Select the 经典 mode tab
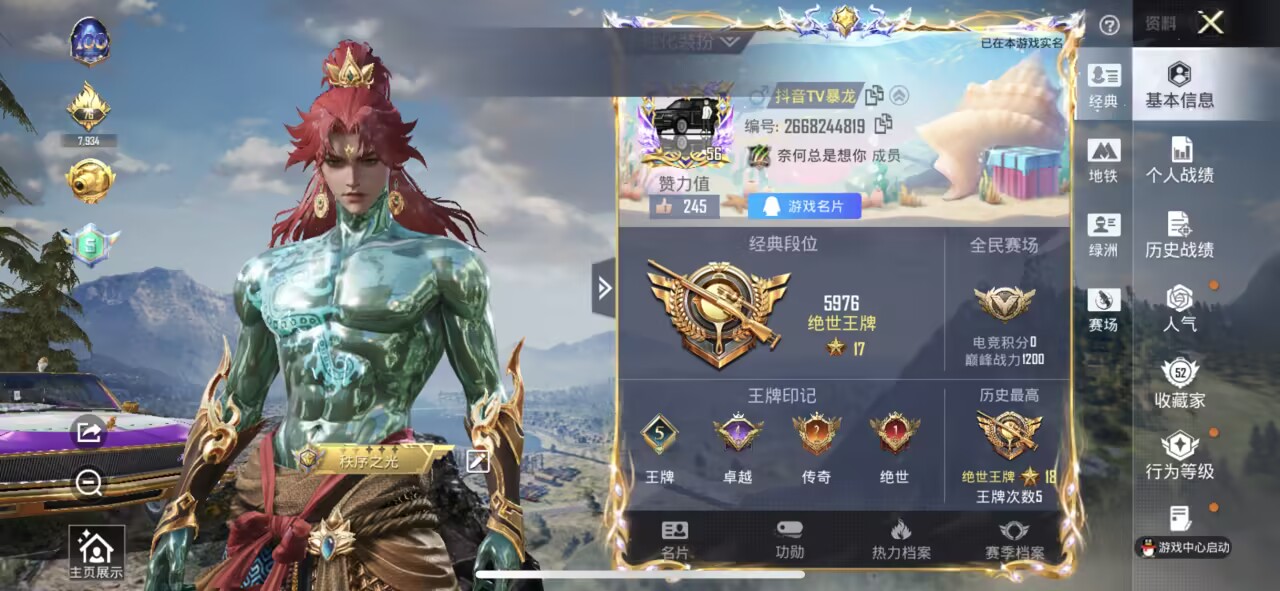The height and width of the screenshot is (591, 1280). [x=1104, y=86]
